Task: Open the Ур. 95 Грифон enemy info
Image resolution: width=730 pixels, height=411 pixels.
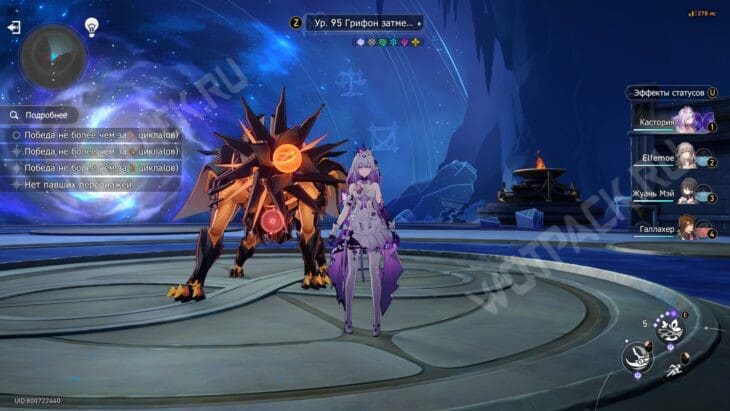Action: [365, 22]
